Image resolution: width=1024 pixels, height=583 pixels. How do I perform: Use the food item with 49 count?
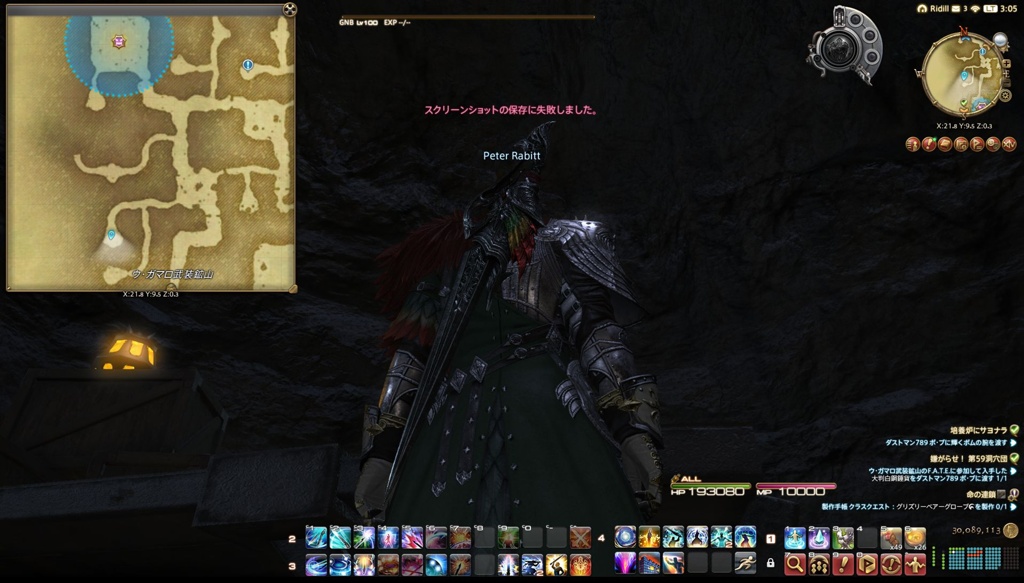[891, 538]
